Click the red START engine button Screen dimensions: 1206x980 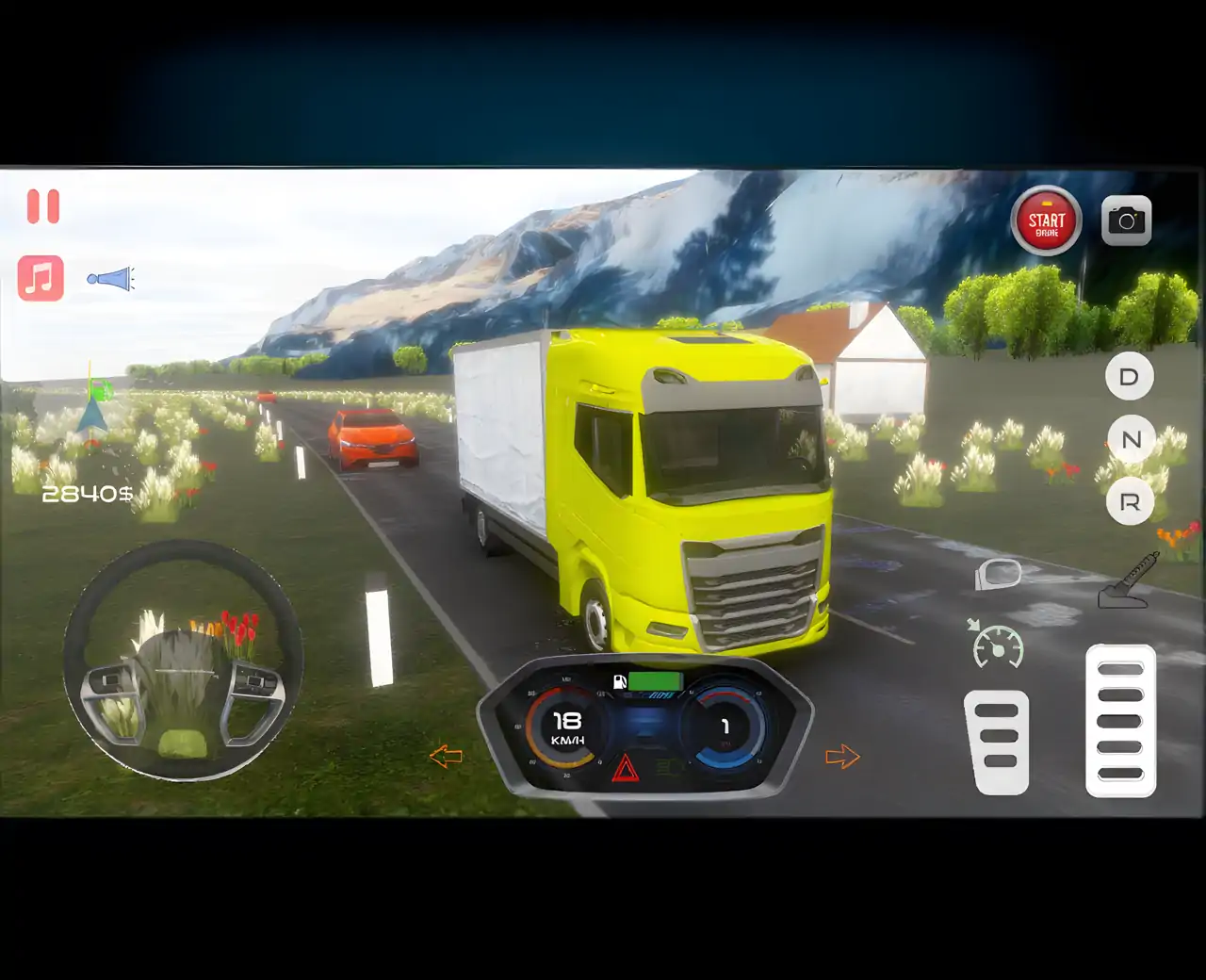tap(1046, 223)
